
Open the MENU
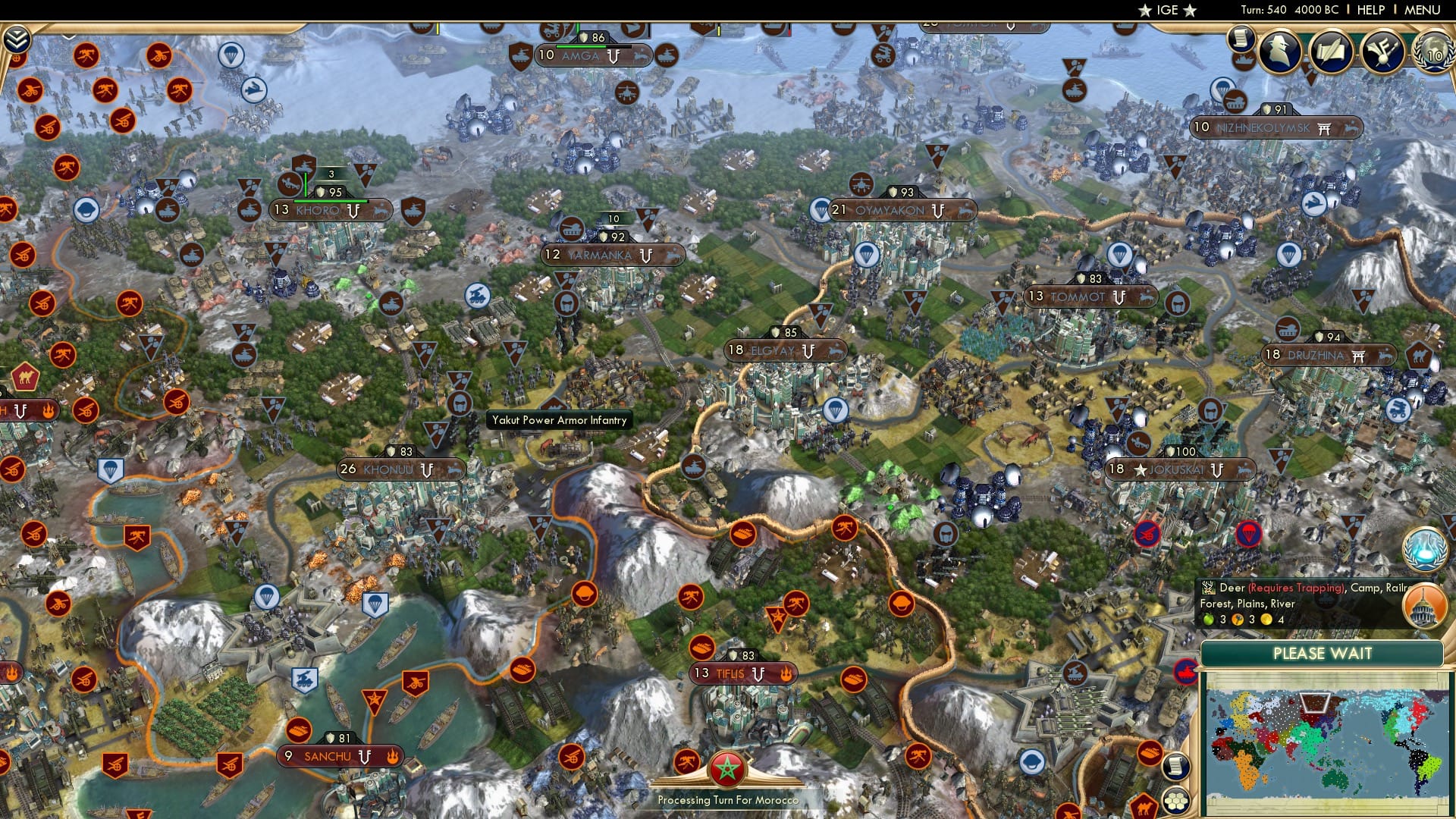pyautogui.click(x=1424, y=9)
